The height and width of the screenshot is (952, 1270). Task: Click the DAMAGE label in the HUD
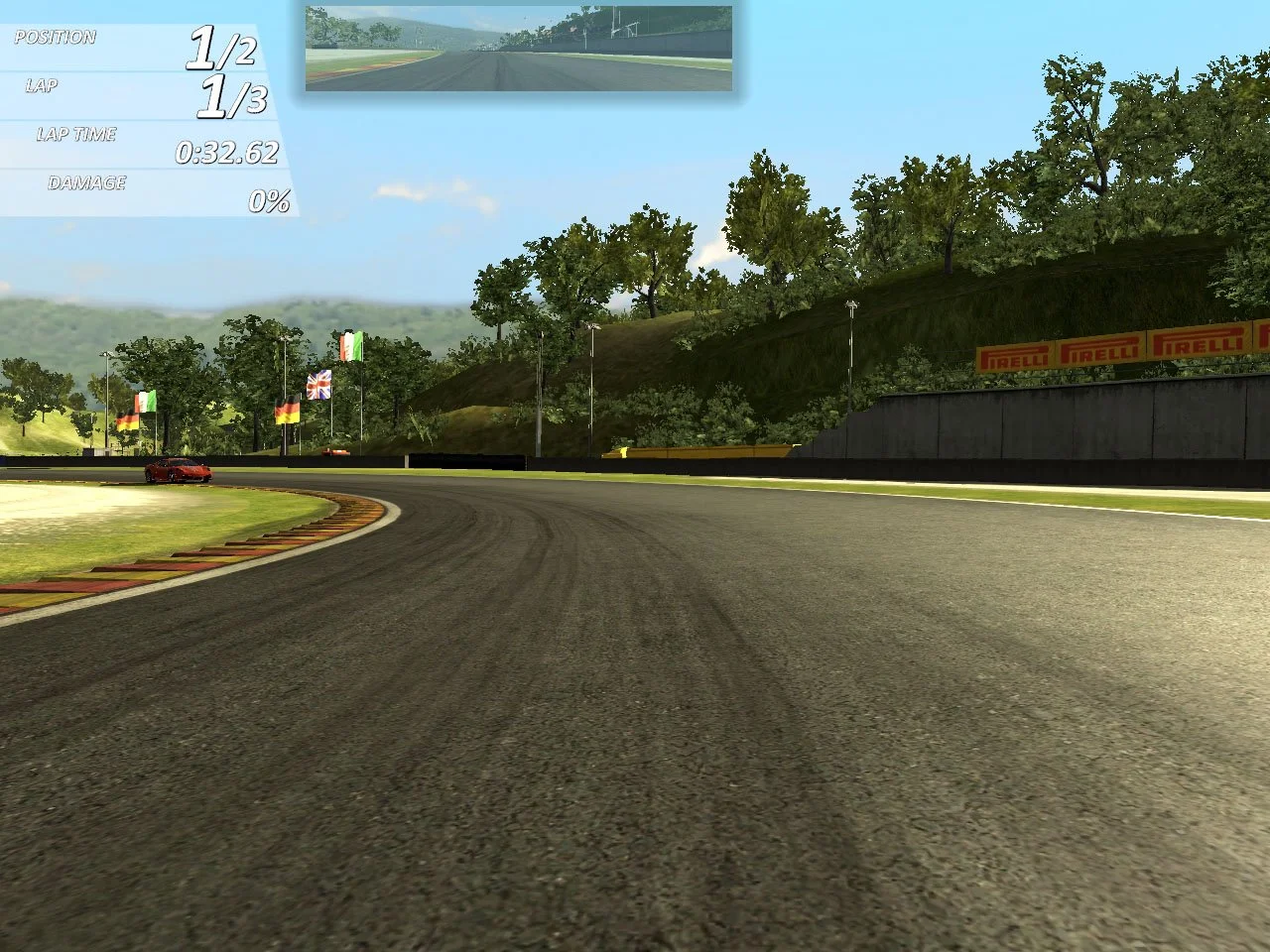87,182
